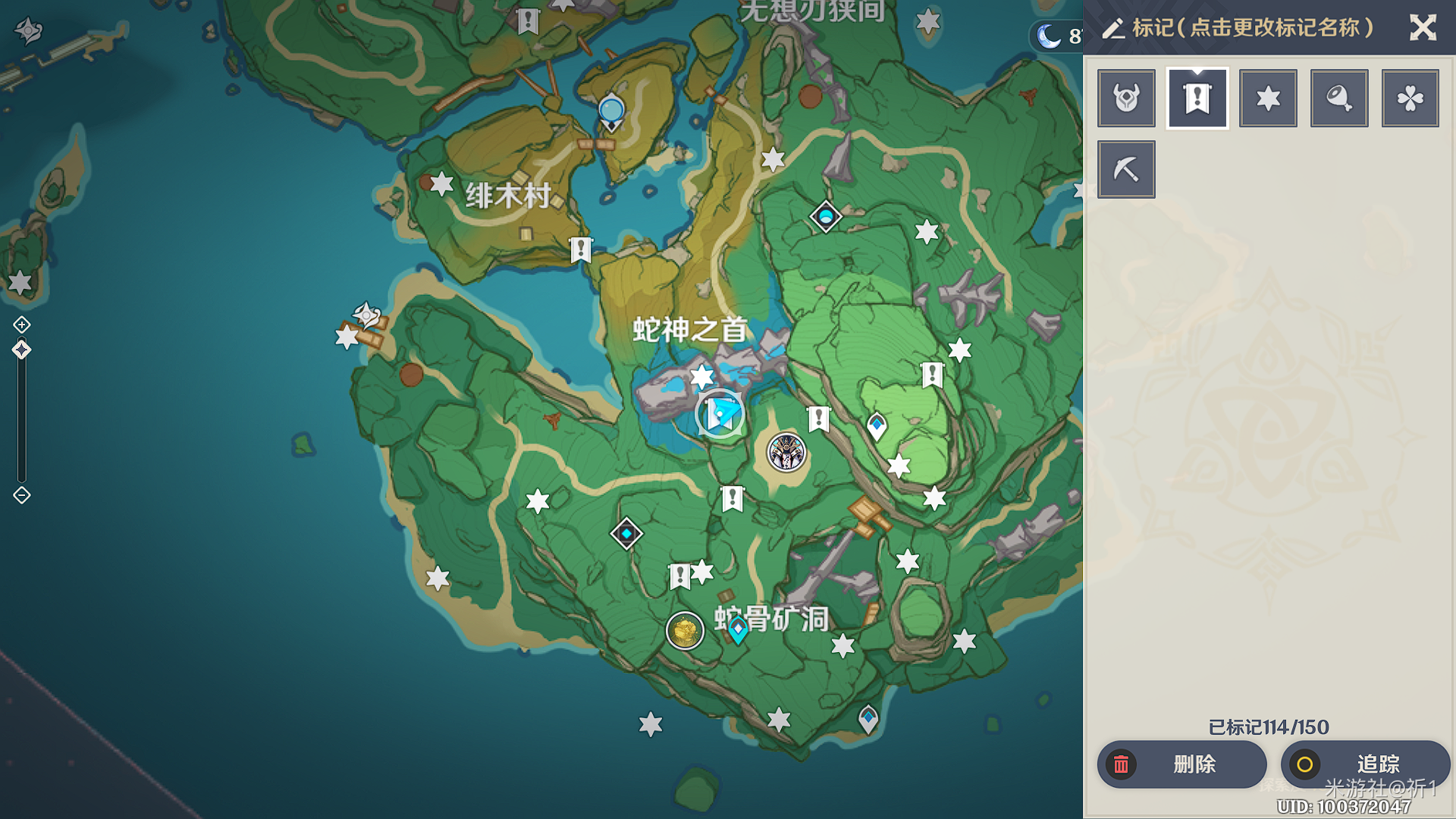Select the clover flower marker icon
The height and width of the screenshot is (819, 1456).
tap(1410, 99)
